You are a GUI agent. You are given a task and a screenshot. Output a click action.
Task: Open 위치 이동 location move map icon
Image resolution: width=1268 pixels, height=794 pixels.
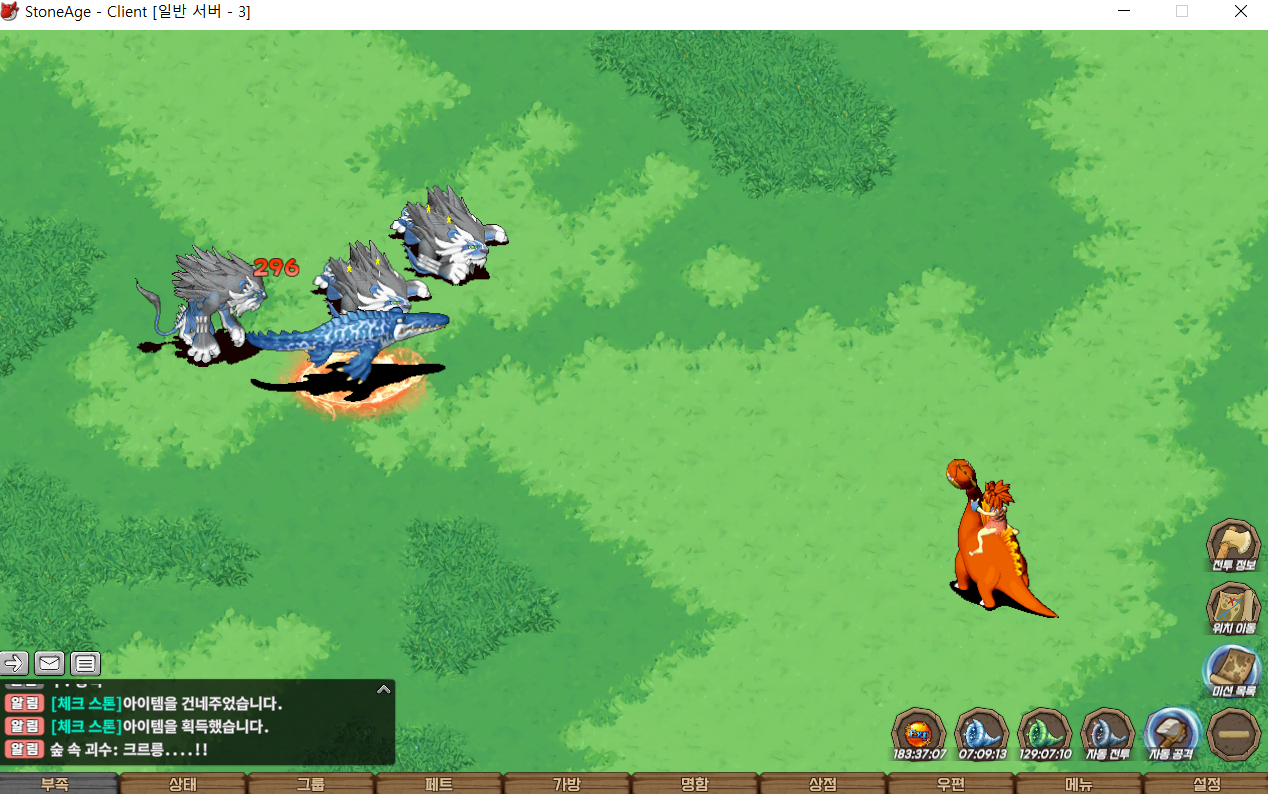1233,607
